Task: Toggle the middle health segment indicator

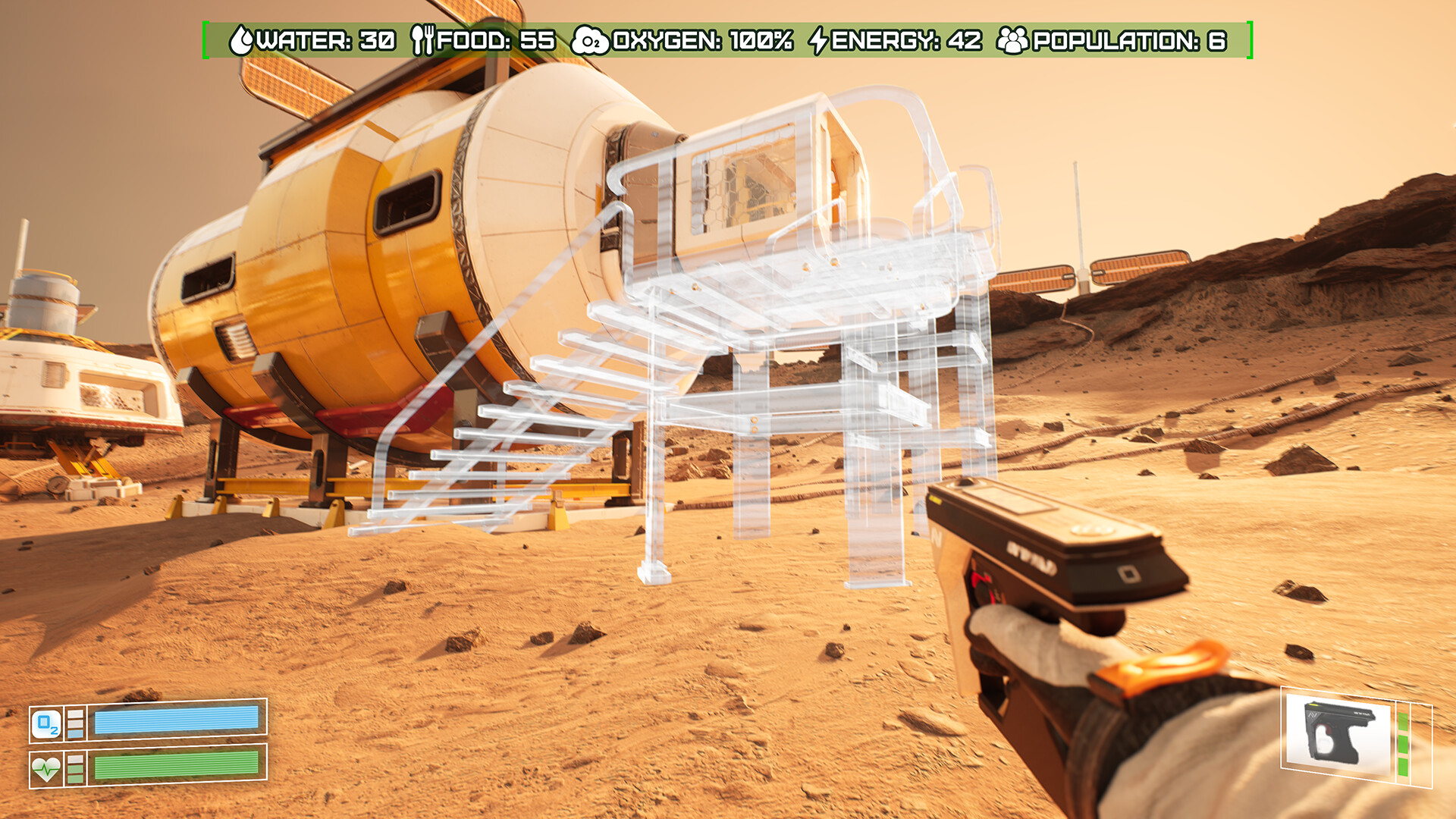Action: 75,770
